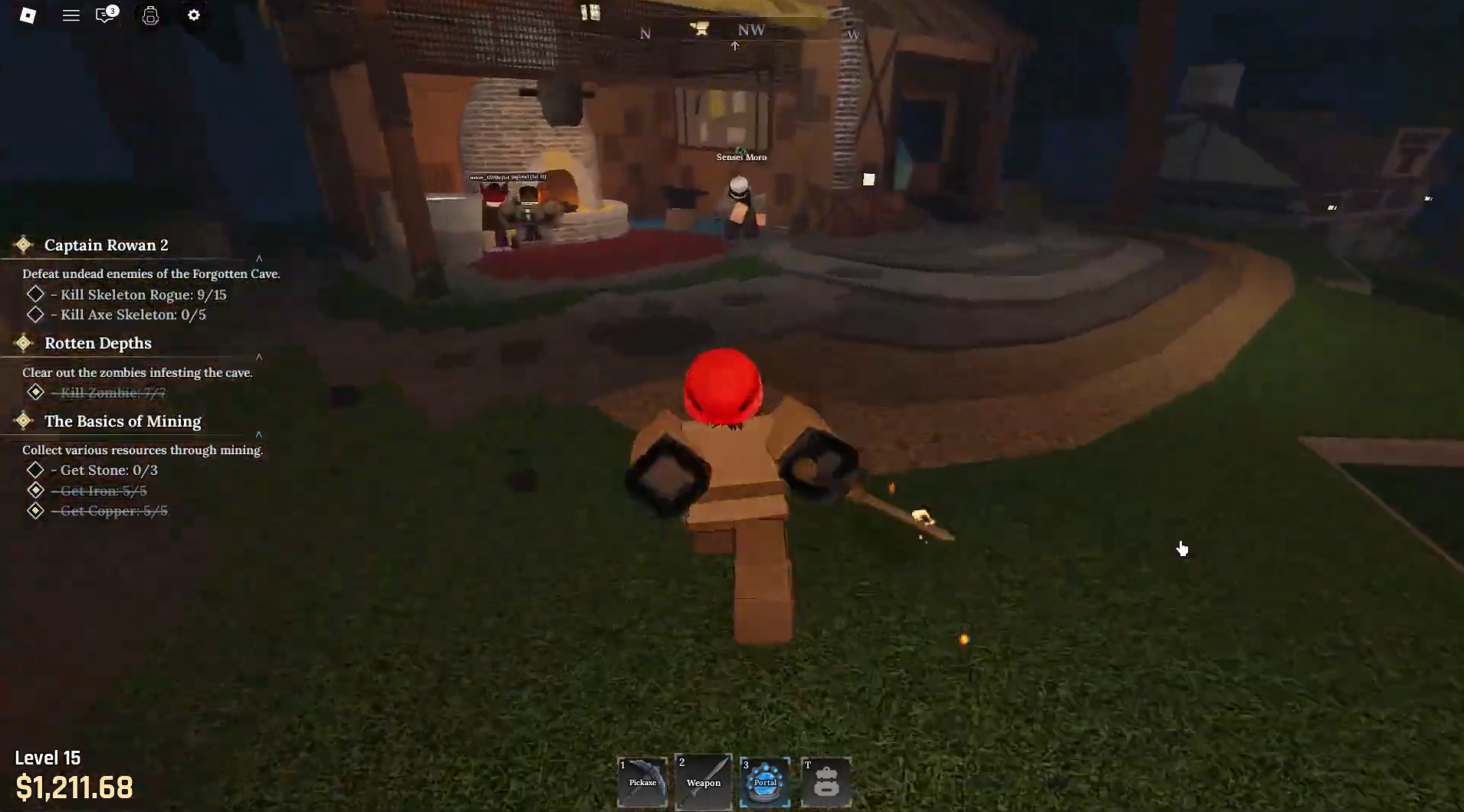The width and height of the screenshot is (1464, 812).
Task: Click the Level 15 indicator
Action: tap(48, 758)
